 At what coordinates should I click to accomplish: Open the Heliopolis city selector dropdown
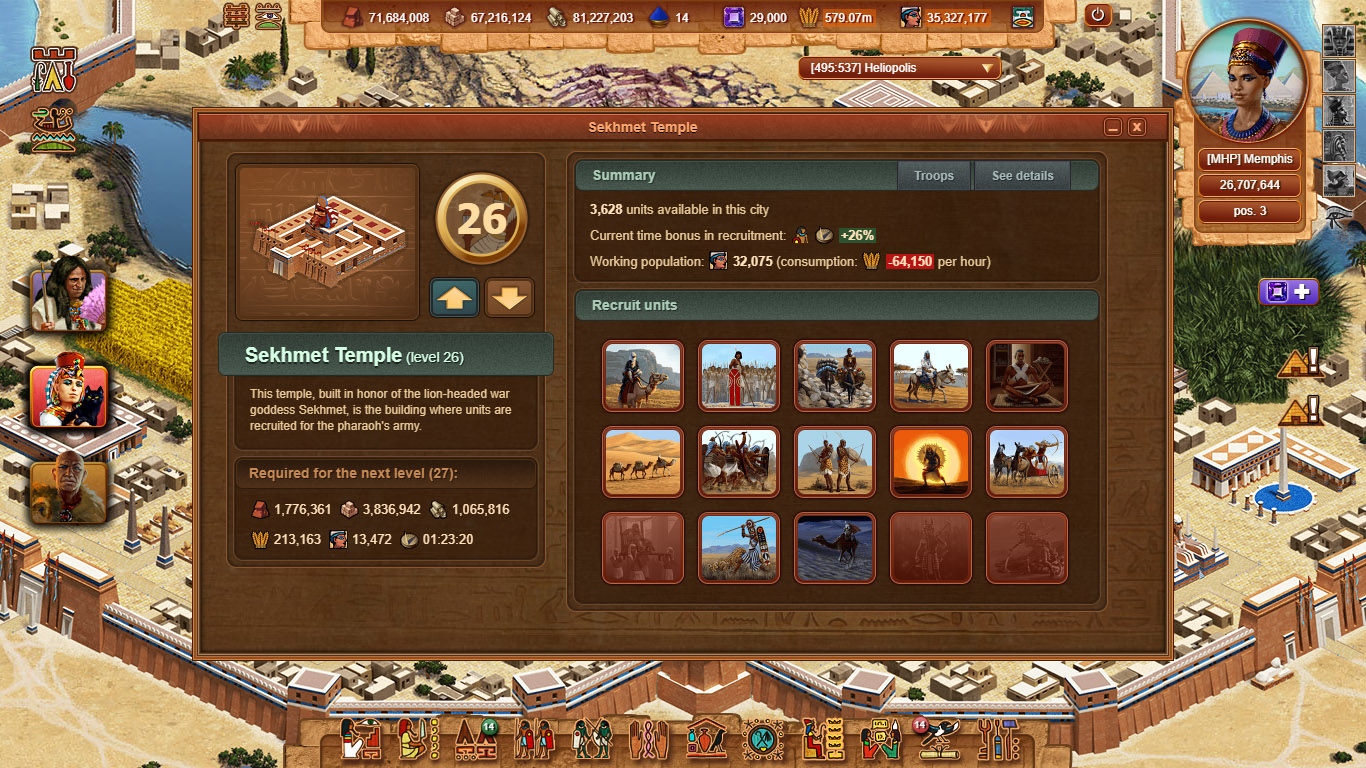point(897,69)
